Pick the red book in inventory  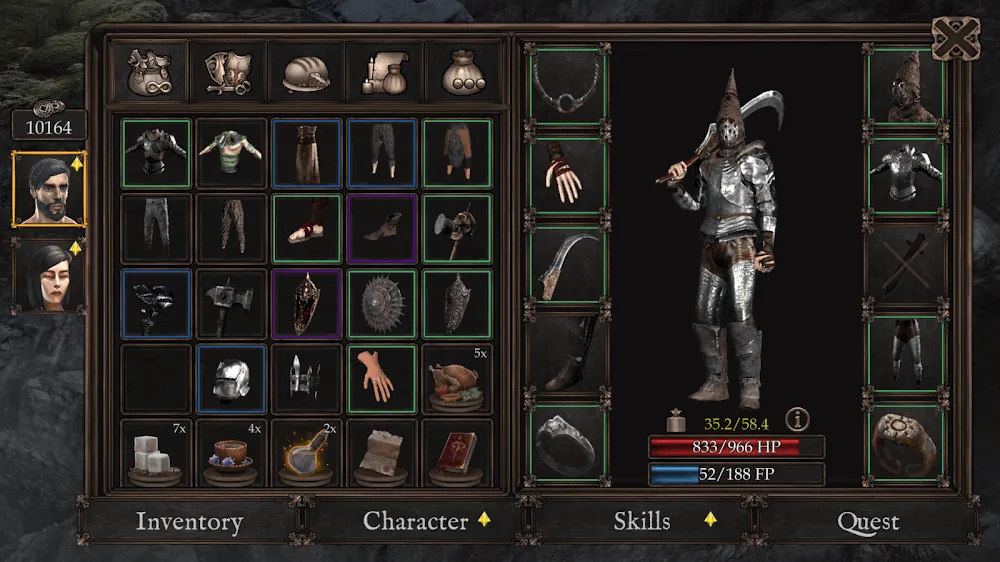coord(456,455)
